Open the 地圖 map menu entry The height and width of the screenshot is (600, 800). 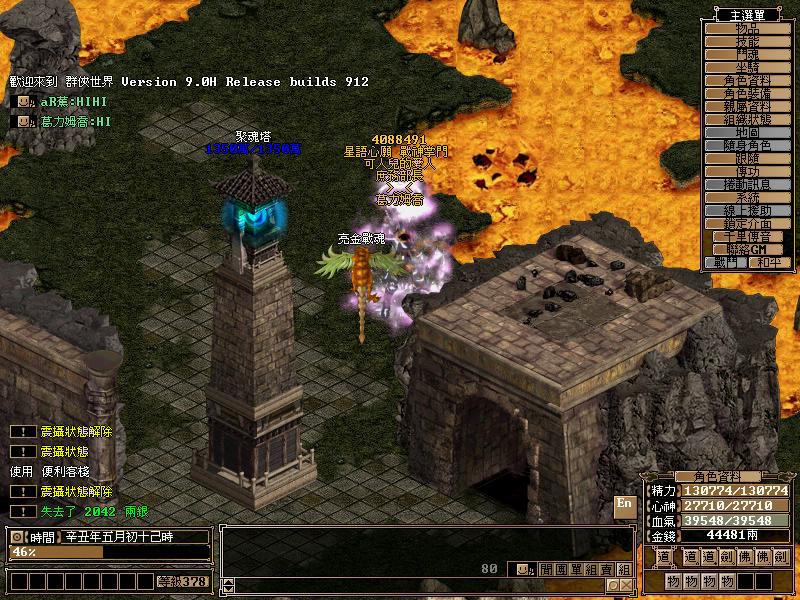pos(747,132)
